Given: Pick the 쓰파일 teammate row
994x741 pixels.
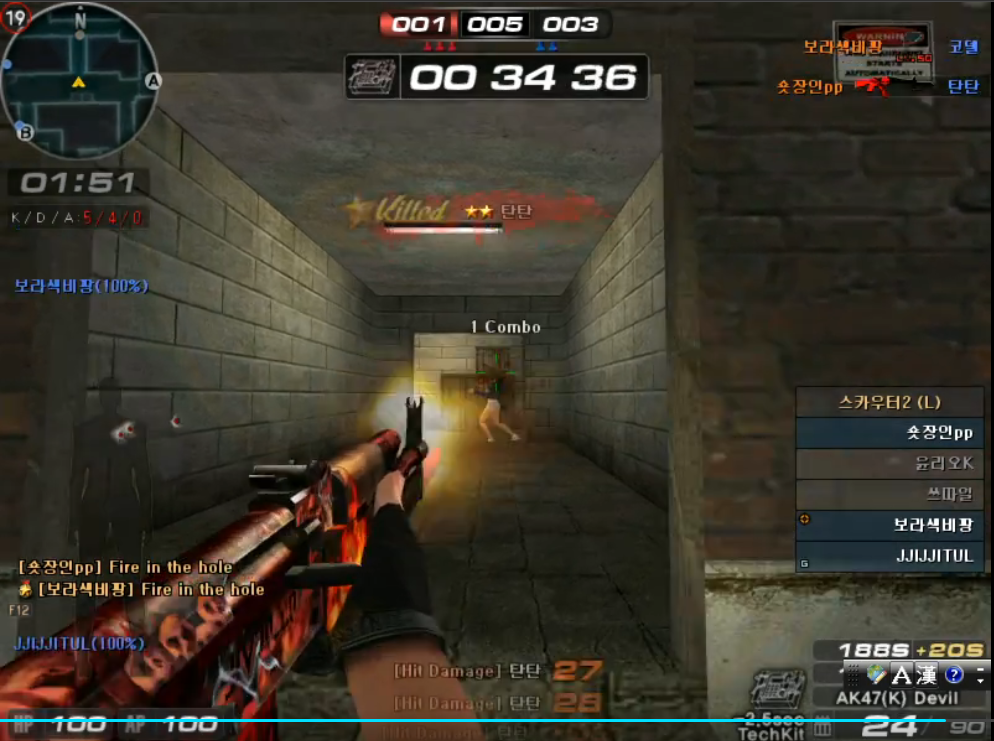Looking at the screenshot, I should pos(890,494).
